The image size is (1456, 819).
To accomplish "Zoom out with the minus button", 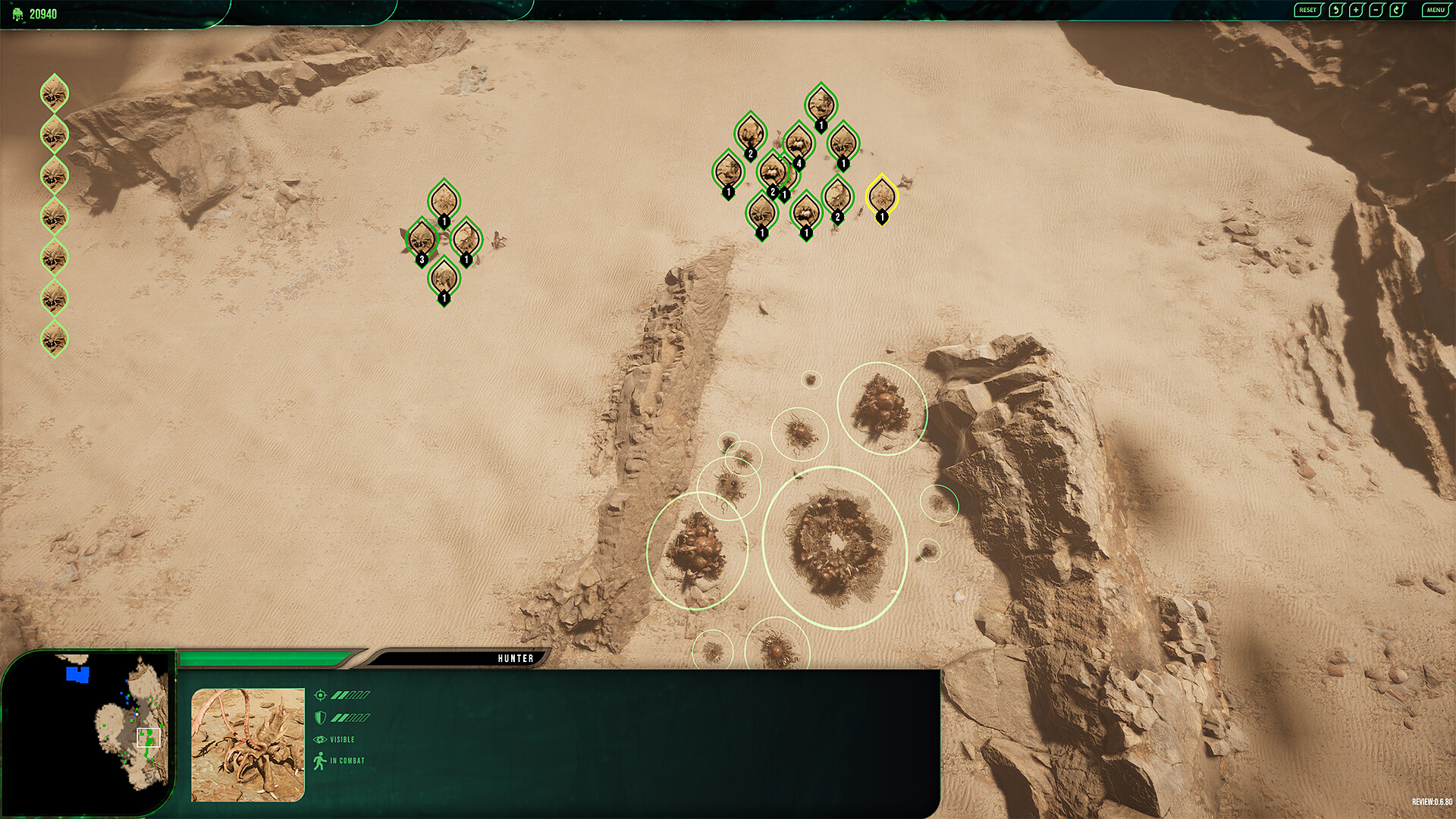I will (1377, 10).
